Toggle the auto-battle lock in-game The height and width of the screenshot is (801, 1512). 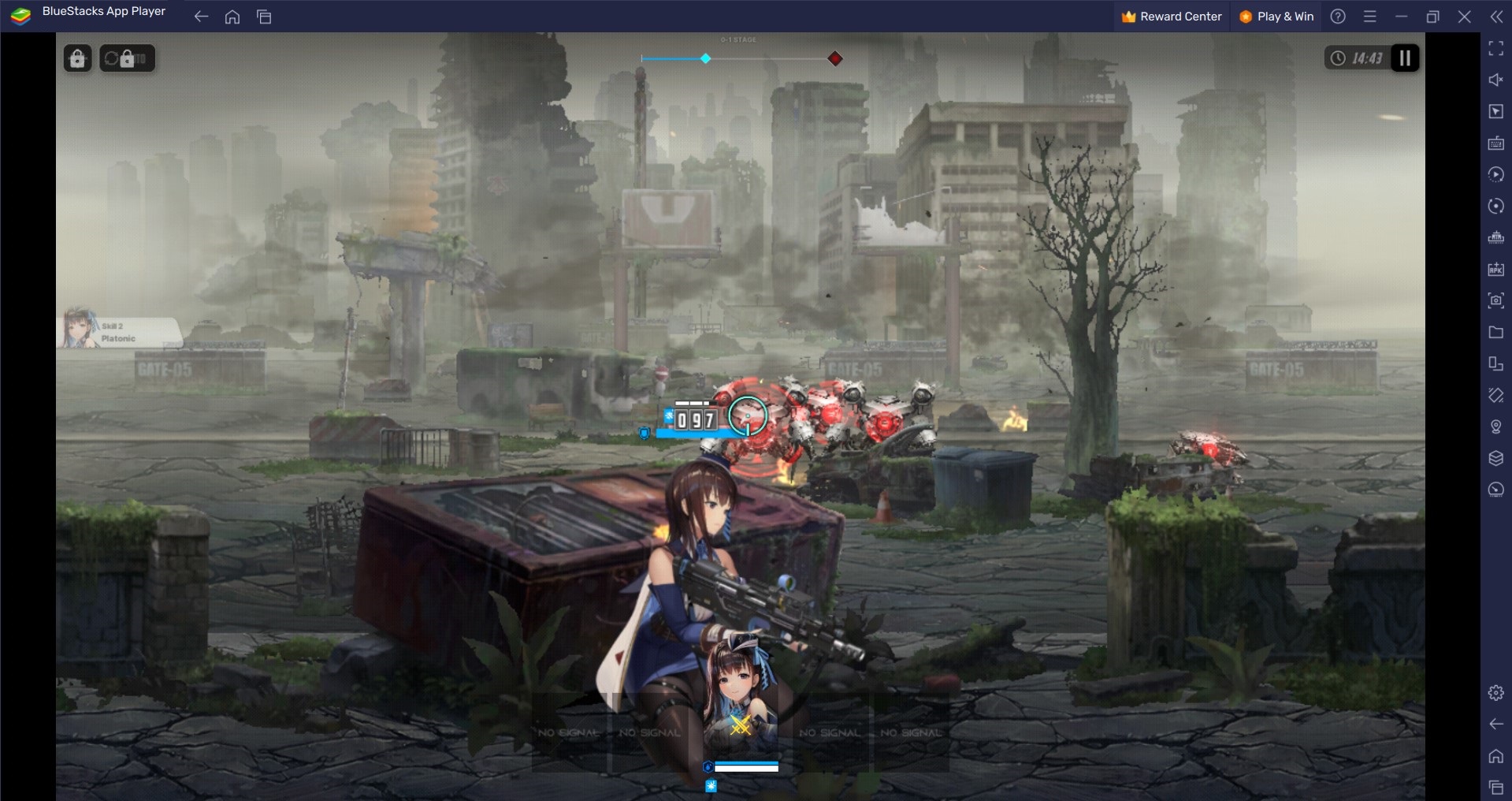[x=127, y=58]
